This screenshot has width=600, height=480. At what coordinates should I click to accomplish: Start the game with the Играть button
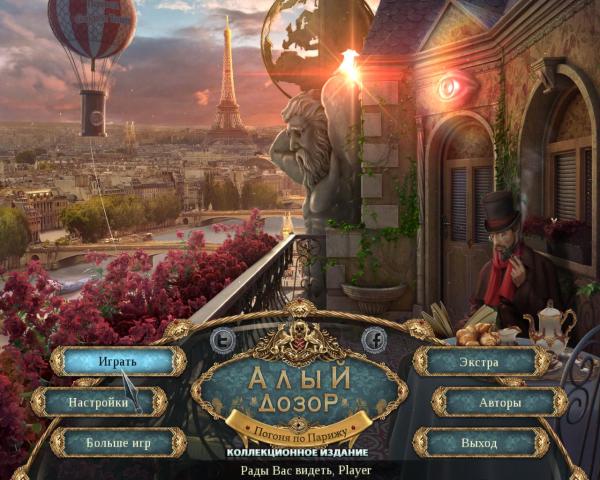click(x=118, y=361)
